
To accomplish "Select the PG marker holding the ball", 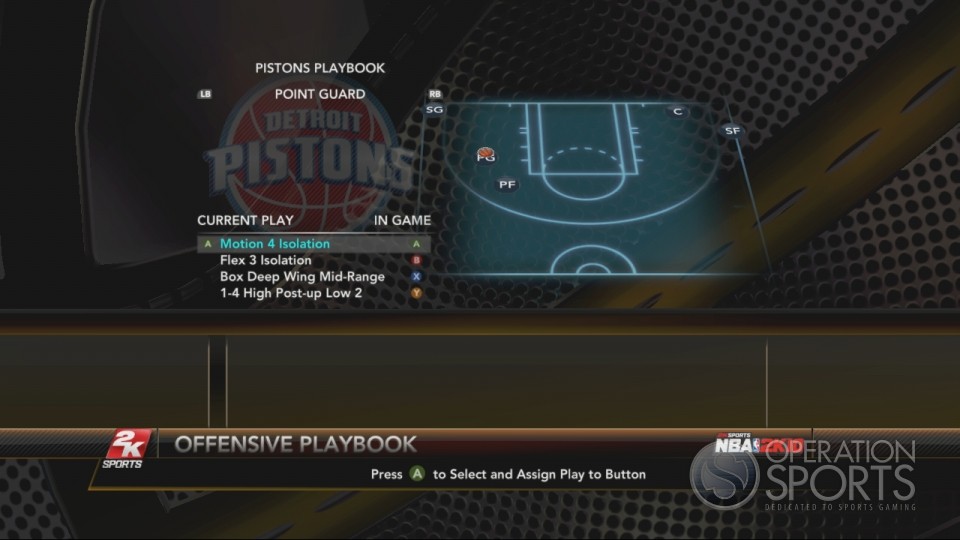I will click(x=486, y=156).
